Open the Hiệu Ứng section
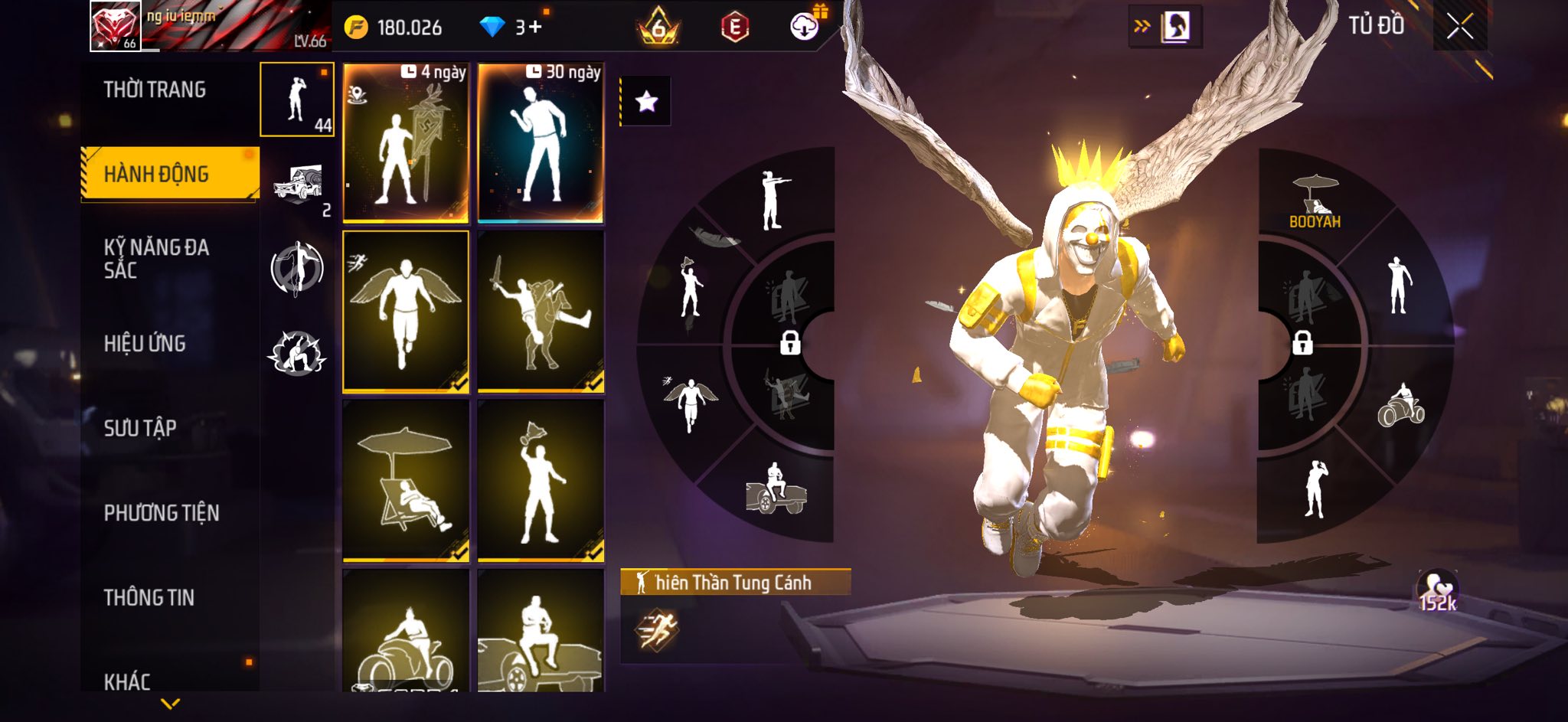Screen dimensions: 1568x722 click(145, 344)
